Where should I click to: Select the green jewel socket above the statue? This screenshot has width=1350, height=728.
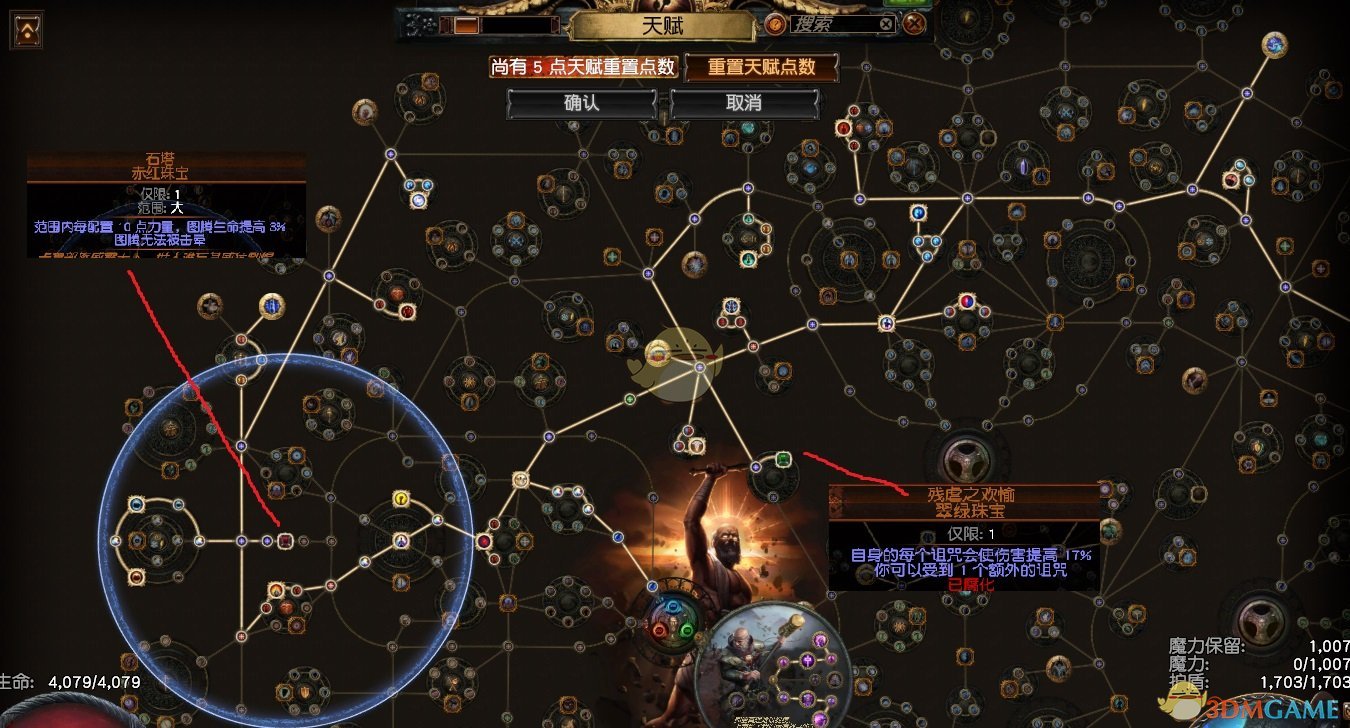784,460
